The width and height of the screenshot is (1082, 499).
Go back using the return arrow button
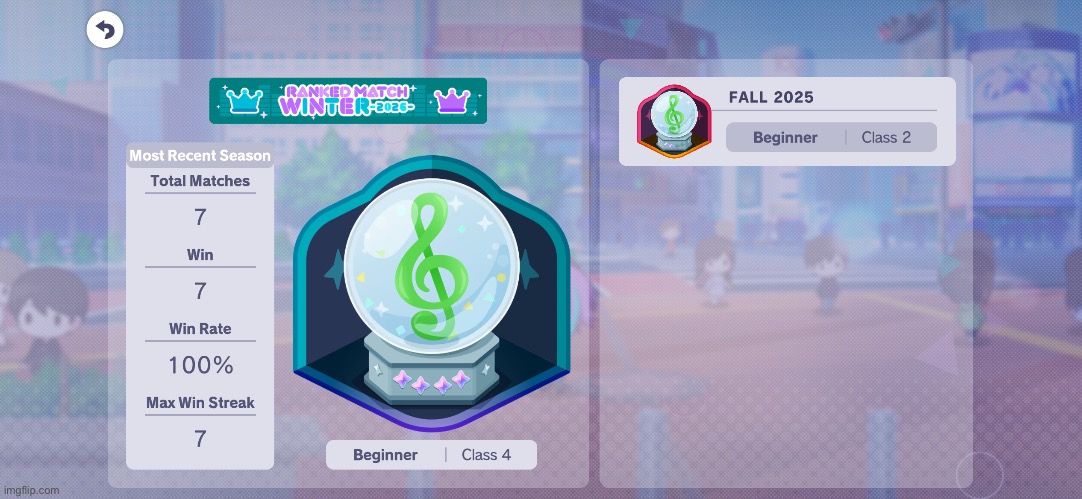pos(104,30)
